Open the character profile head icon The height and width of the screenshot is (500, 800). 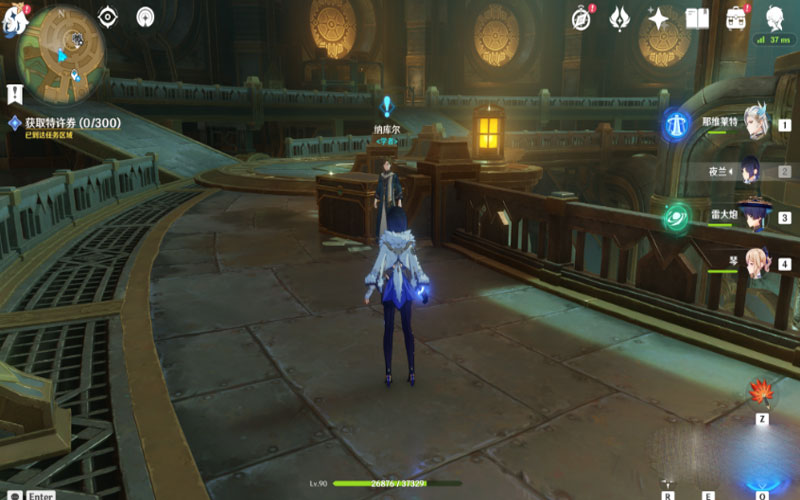(775, 17)
